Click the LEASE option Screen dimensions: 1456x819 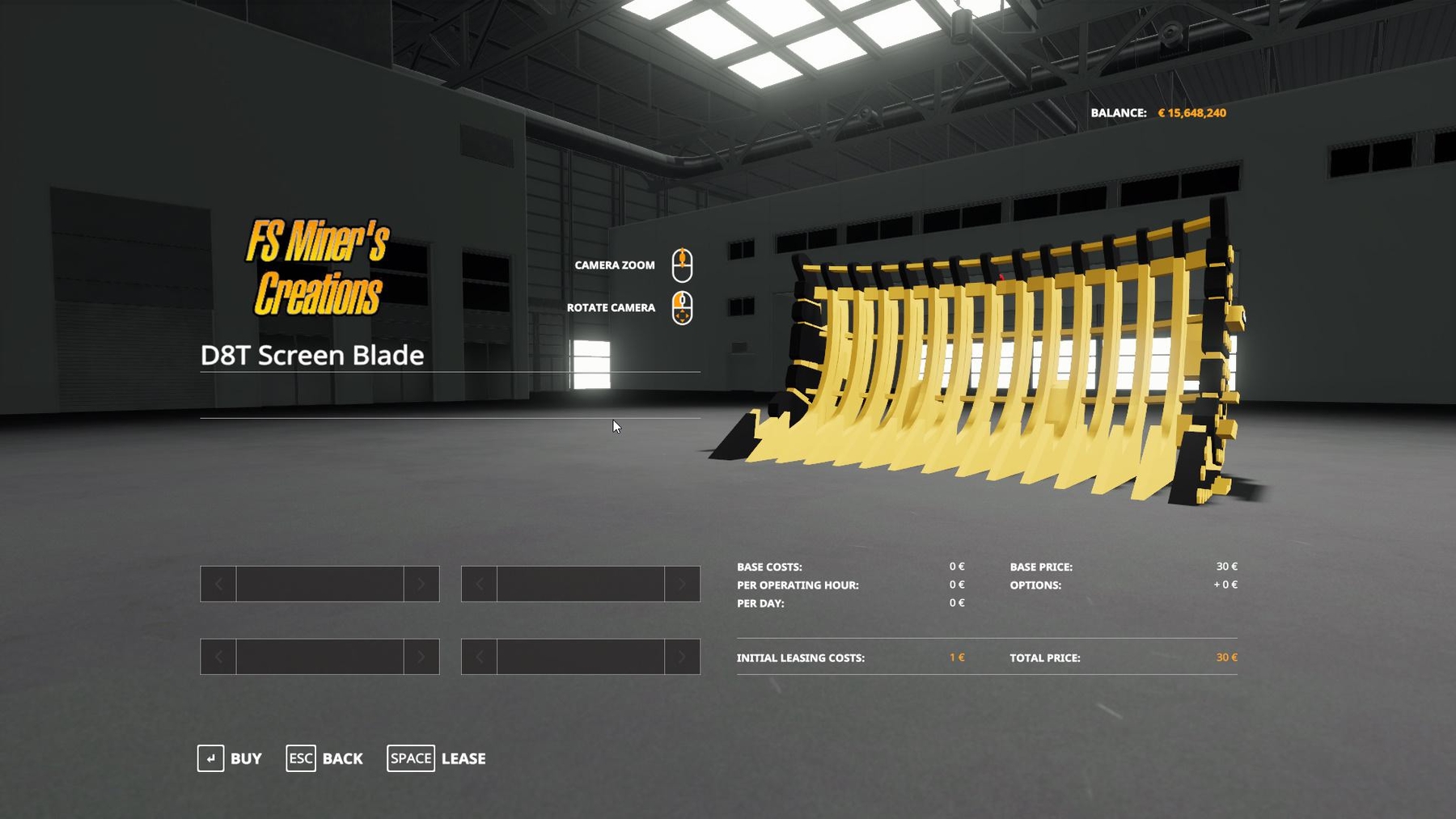(463, 758)
